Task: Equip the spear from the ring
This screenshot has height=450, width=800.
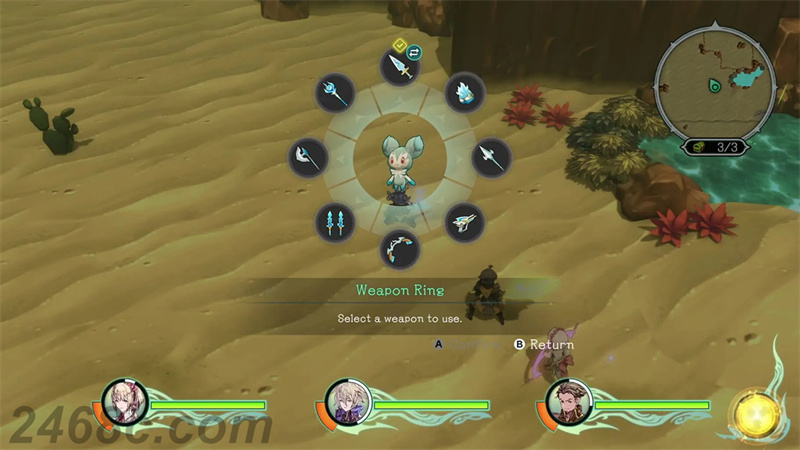Action: point(490,157)
